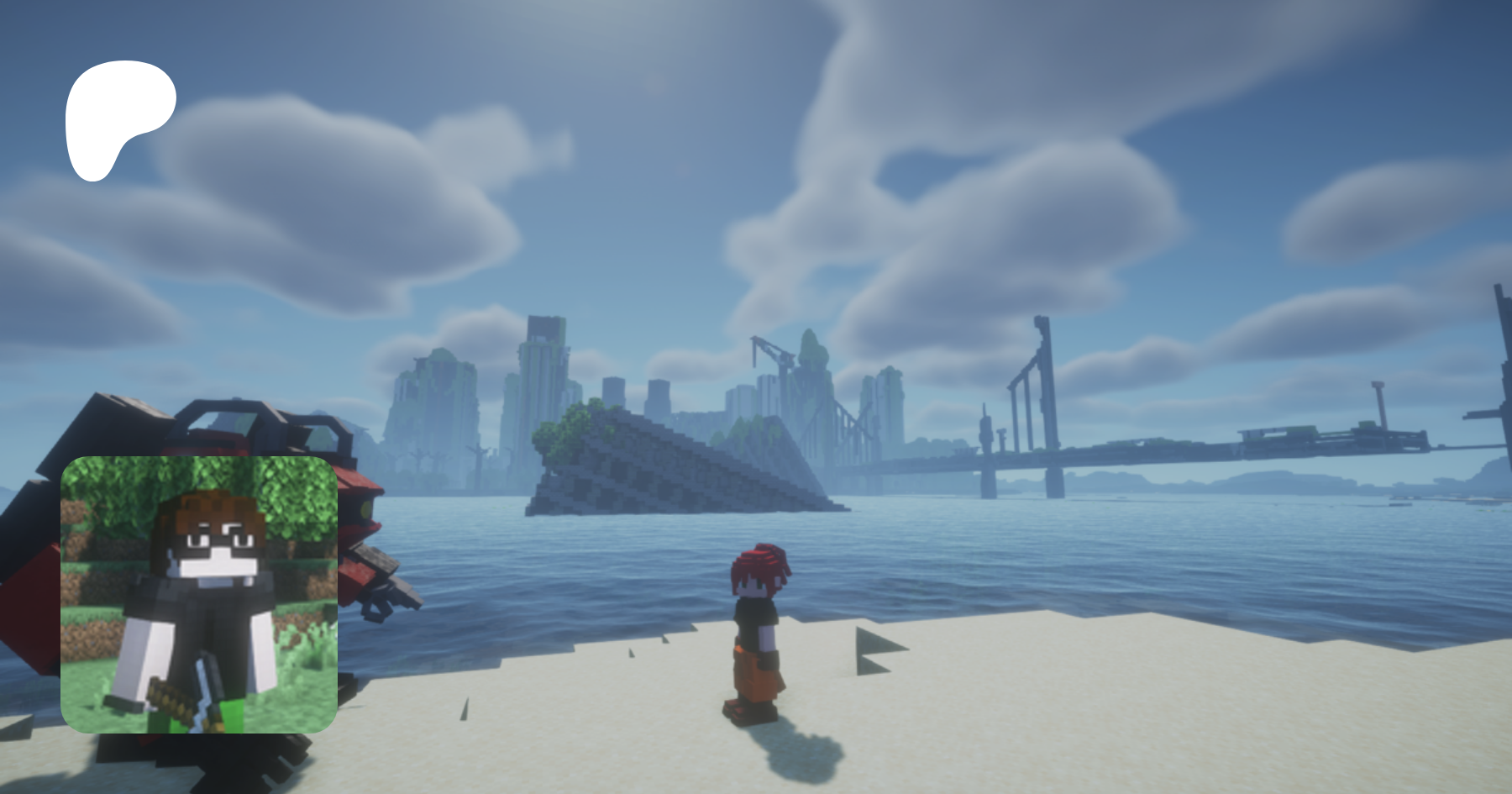Image resolution: width=1512 pixels, height=794 pixels.
Task: Open the creator's Minecraft avatar thumbnail
Action: pos(199,594)
